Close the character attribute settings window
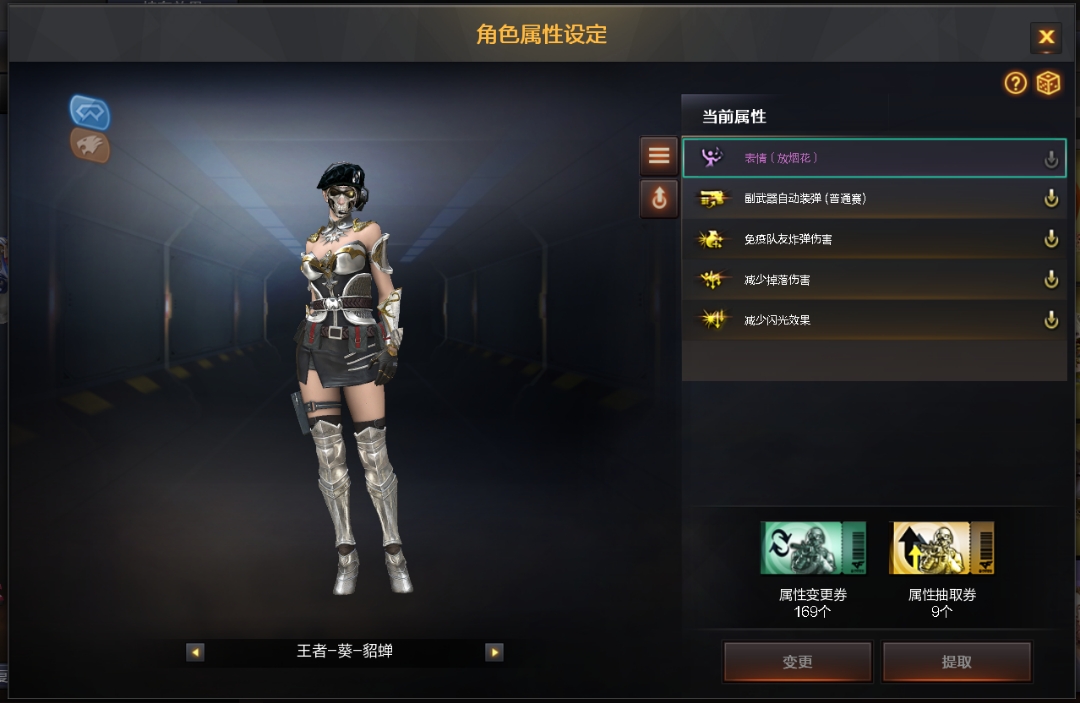The image size is (1080, 703). [x=1046, y=38]
